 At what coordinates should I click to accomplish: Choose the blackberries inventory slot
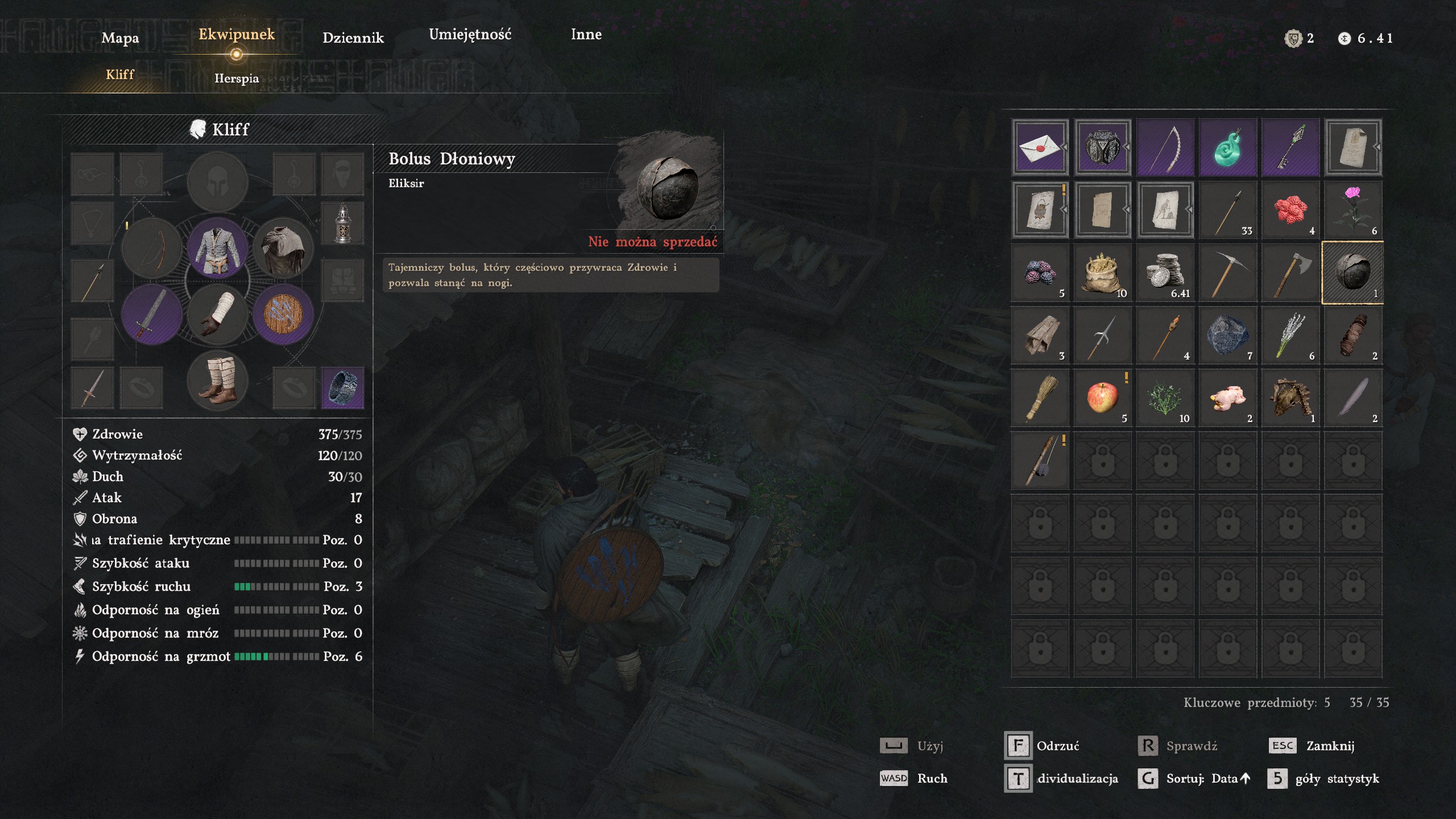(x=1040, y=273)
